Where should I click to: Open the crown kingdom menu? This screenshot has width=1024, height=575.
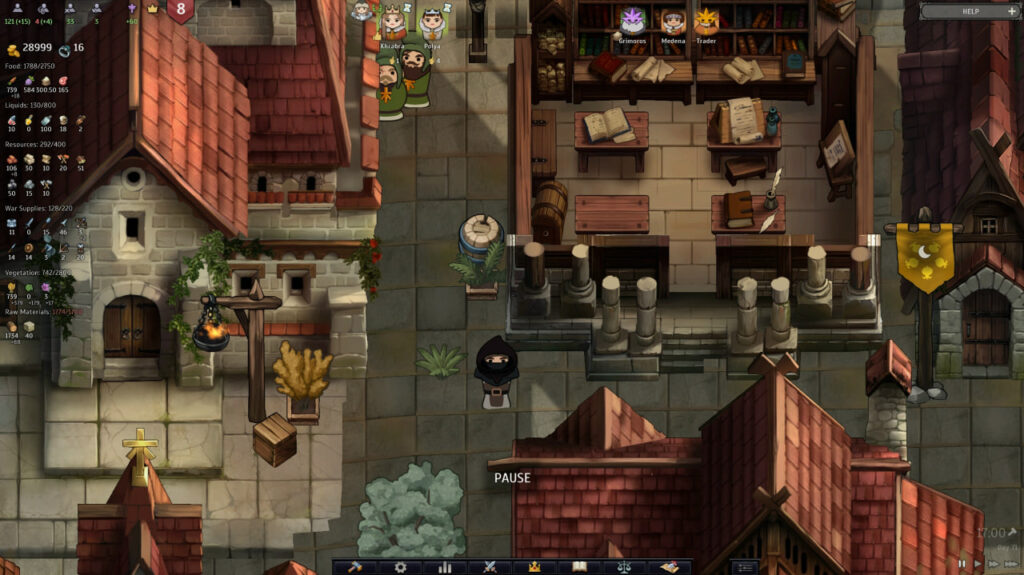click(x=534, y=567)
